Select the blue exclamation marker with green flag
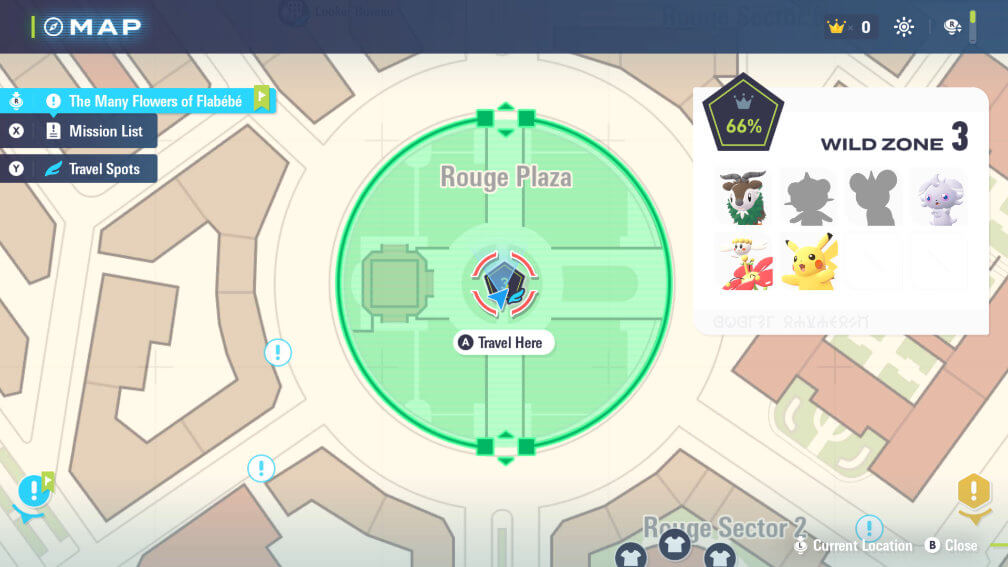1008x567 pixels. [x=36, y=491]
